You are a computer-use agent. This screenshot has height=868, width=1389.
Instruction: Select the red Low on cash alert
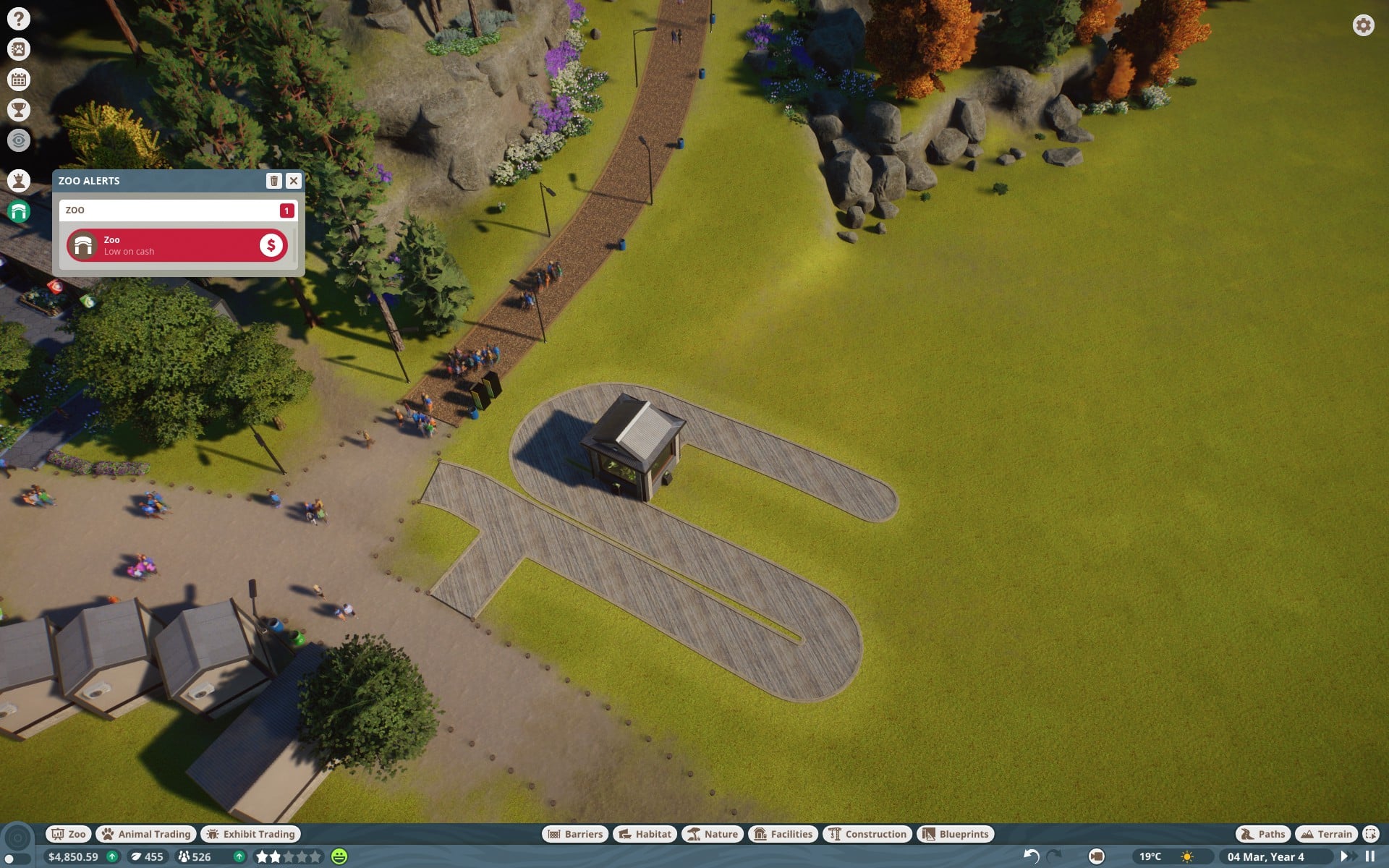177,246
